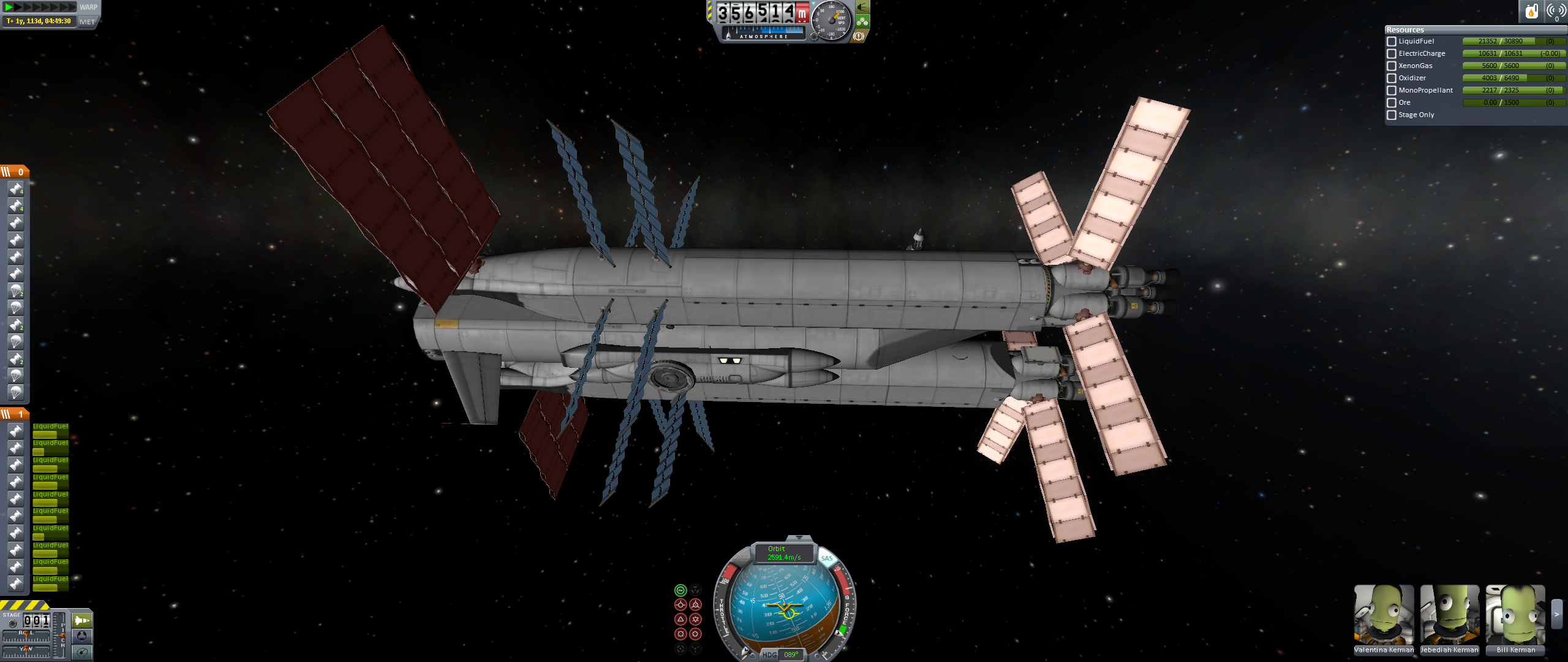Tick the XenonGas resource checkbox

tap(1392, 66)
